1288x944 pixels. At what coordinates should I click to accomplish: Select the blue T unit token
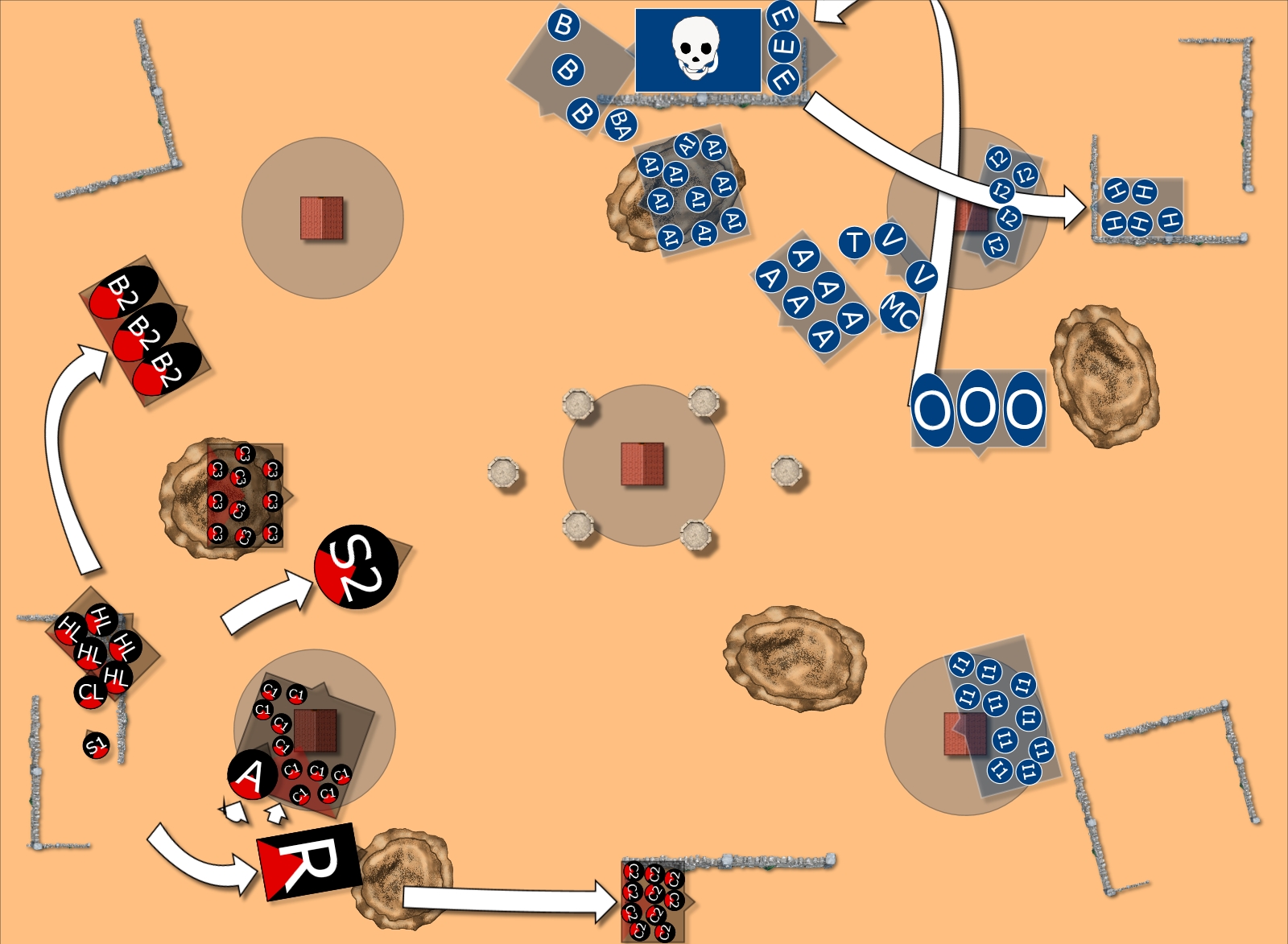[854, 242]
